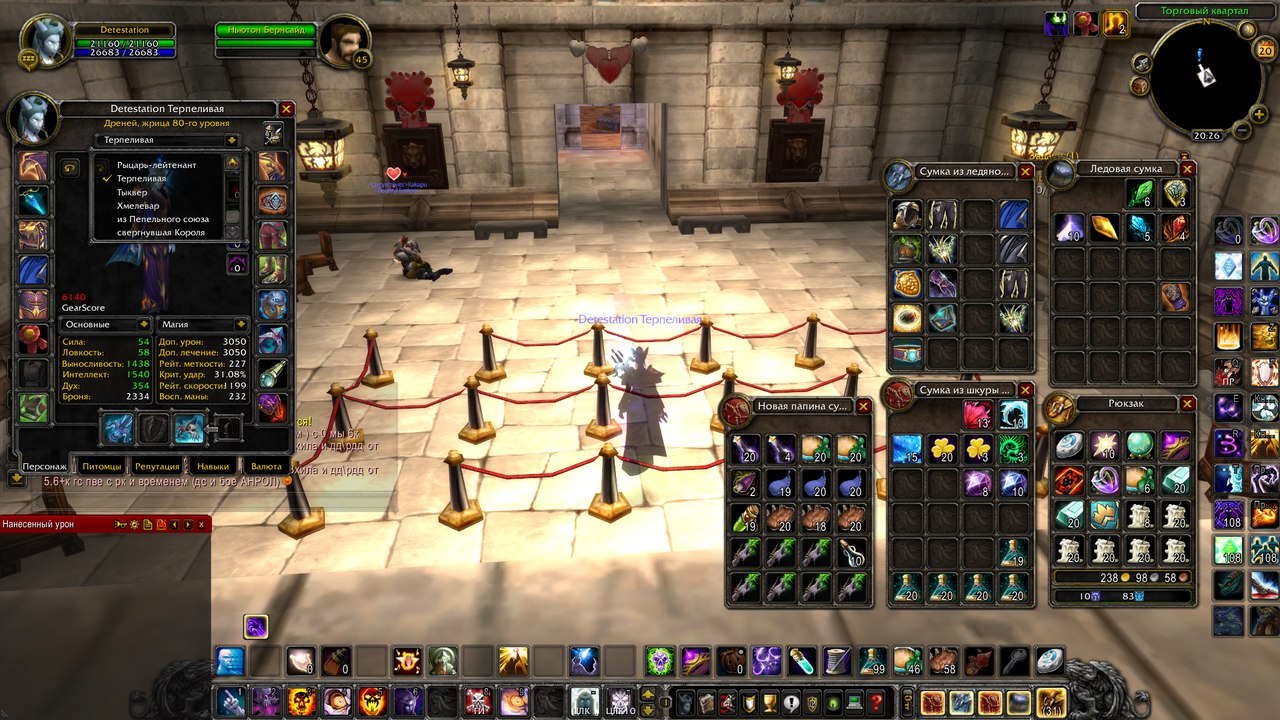The height and width of the screenshot is (720, 1280).
Task: Open the Репутация tab
Action: click(x=157, y=466)
